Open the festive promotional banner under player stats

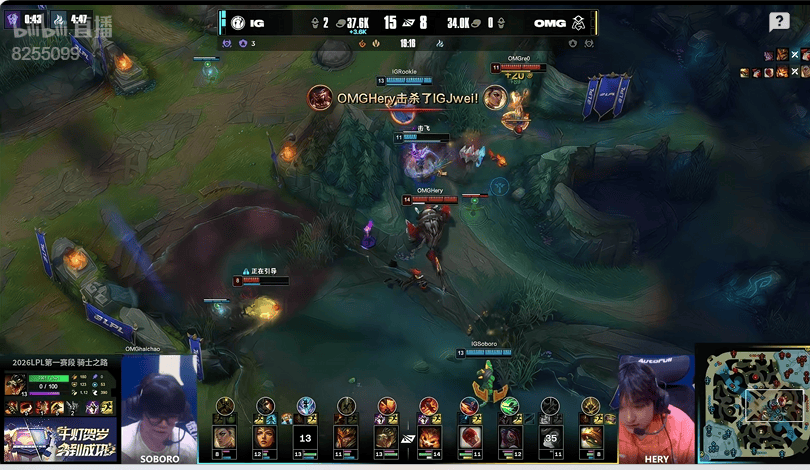click(x=60, y=442)
